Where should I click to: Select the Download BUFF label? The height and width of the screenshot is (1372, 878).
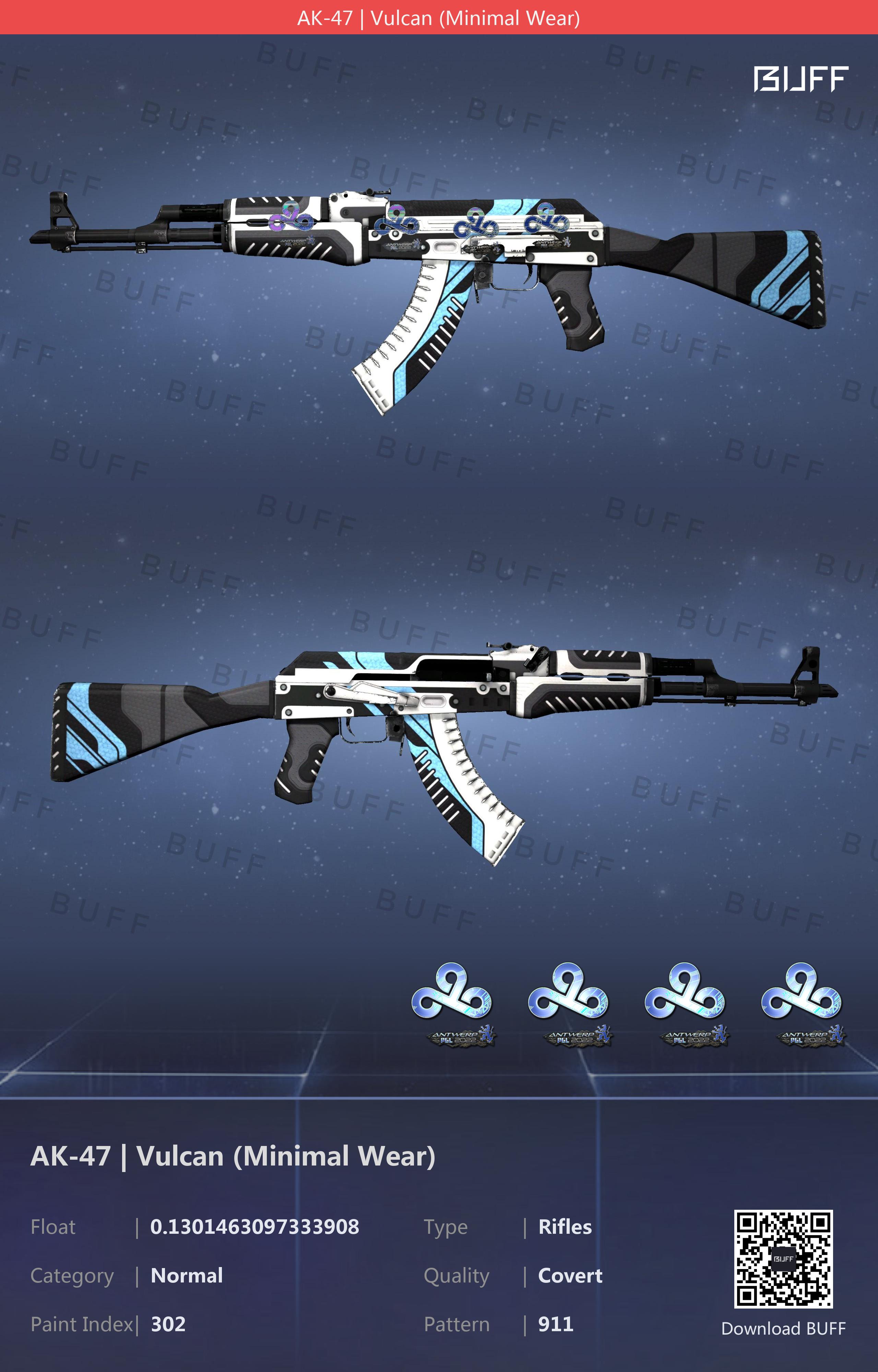[783, 1328]
